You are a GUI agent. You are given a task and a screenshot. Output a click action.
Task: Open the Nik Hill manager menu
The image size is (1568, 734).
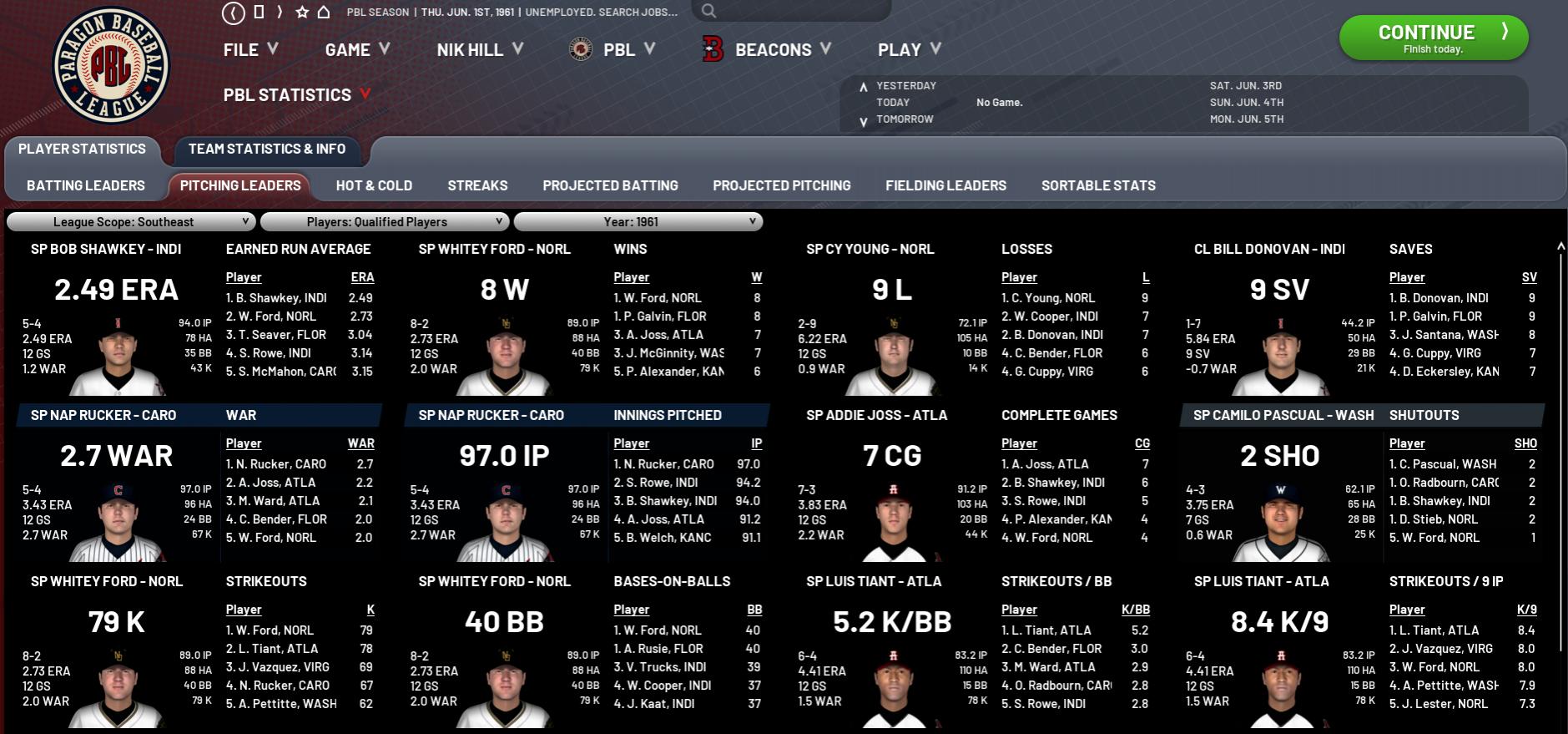click(479, 50)
